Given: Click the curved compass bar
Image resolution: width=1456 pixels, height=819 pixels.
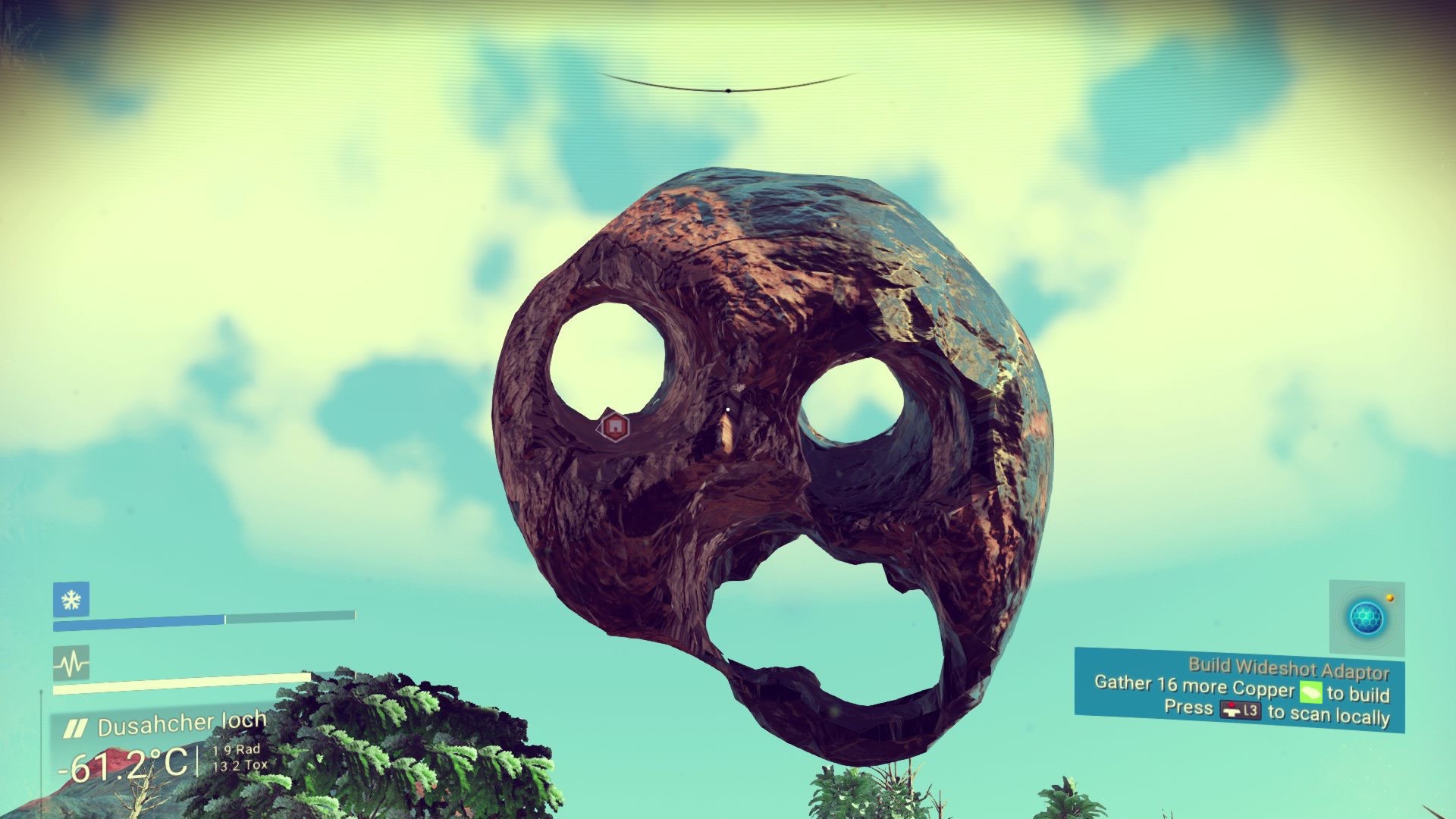Looking at the screenshot, I should (x=727, y=86).
